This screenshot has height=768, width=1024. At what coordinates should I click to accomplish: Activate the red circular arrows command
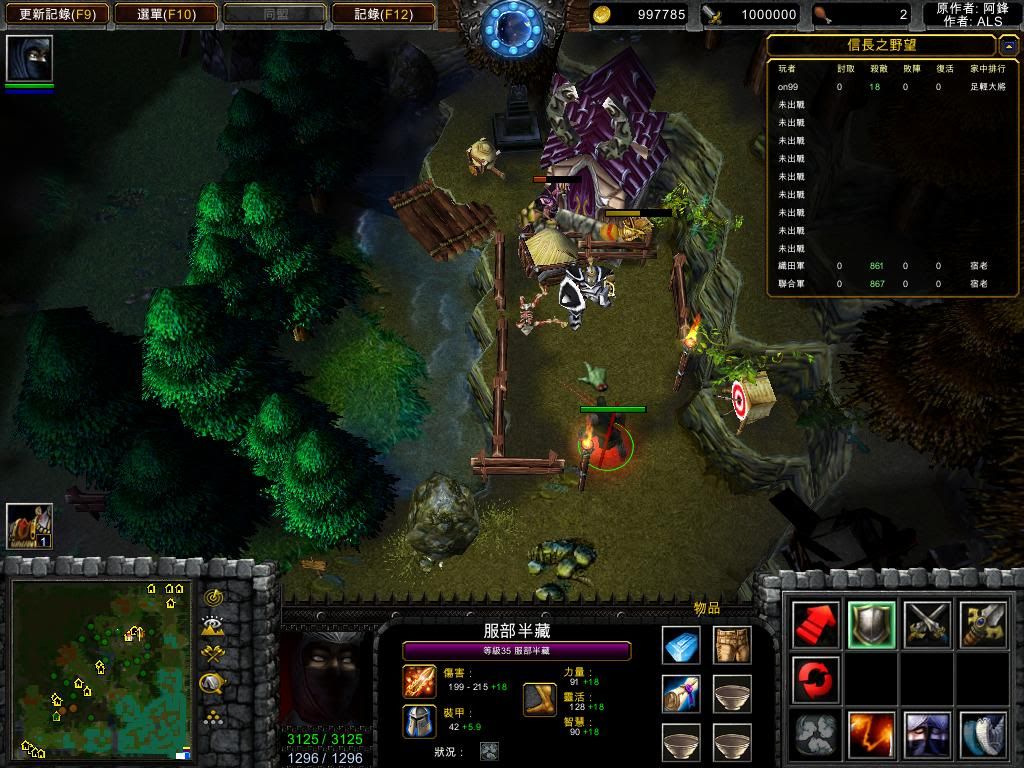[814, 680]
